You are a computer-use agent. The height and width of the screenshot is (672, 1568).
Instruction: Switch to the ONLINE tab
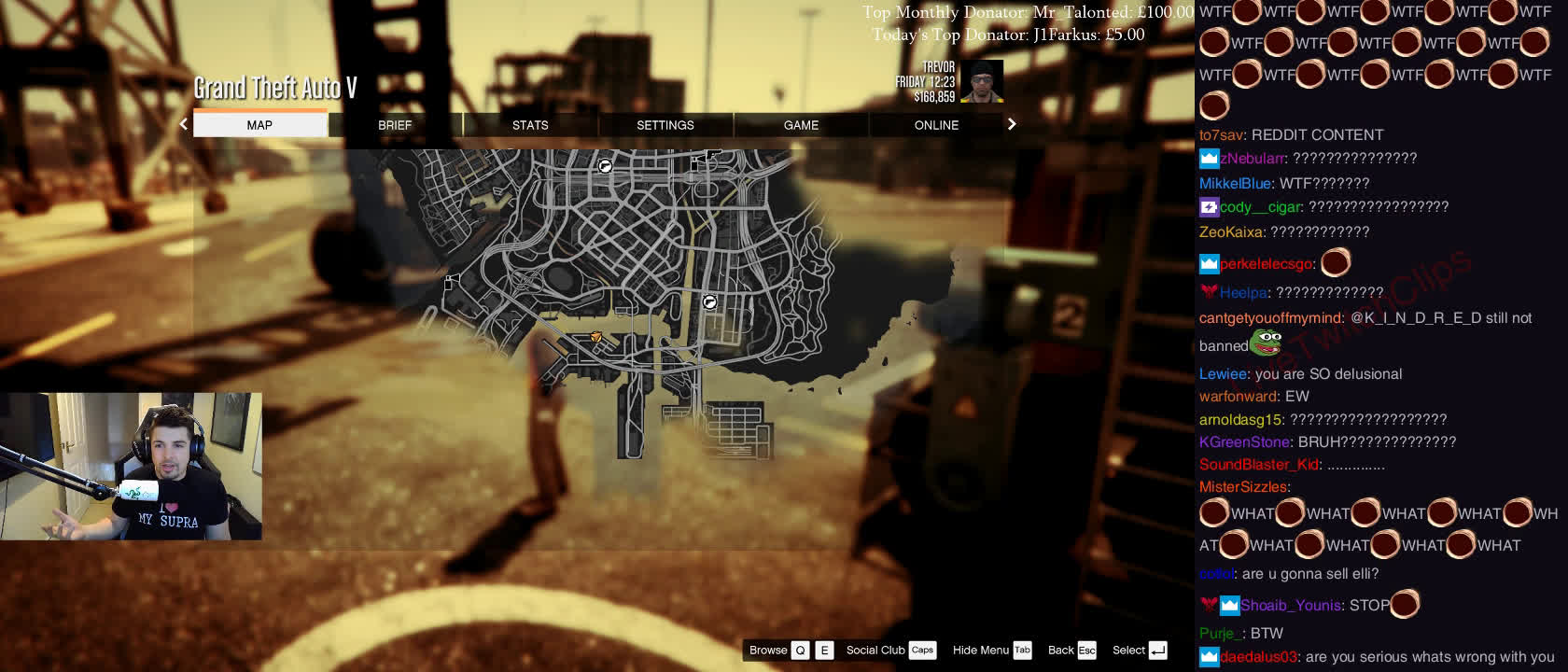[936, 125]
